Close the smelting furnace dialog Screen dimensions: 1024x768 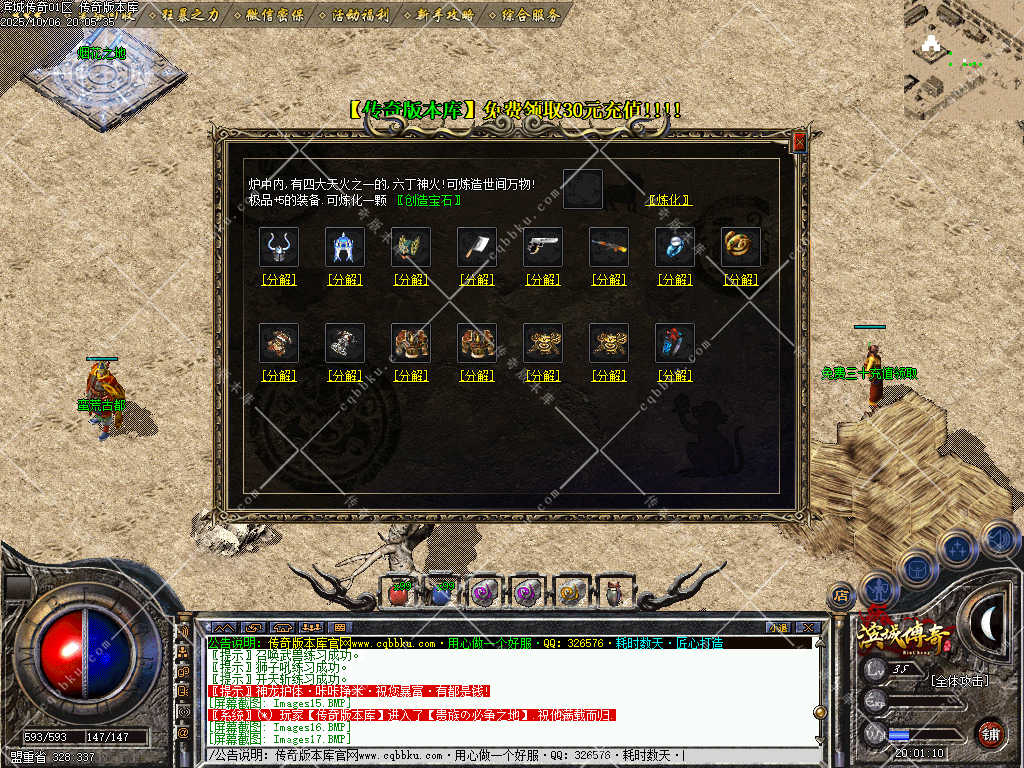tap(799, 142)
